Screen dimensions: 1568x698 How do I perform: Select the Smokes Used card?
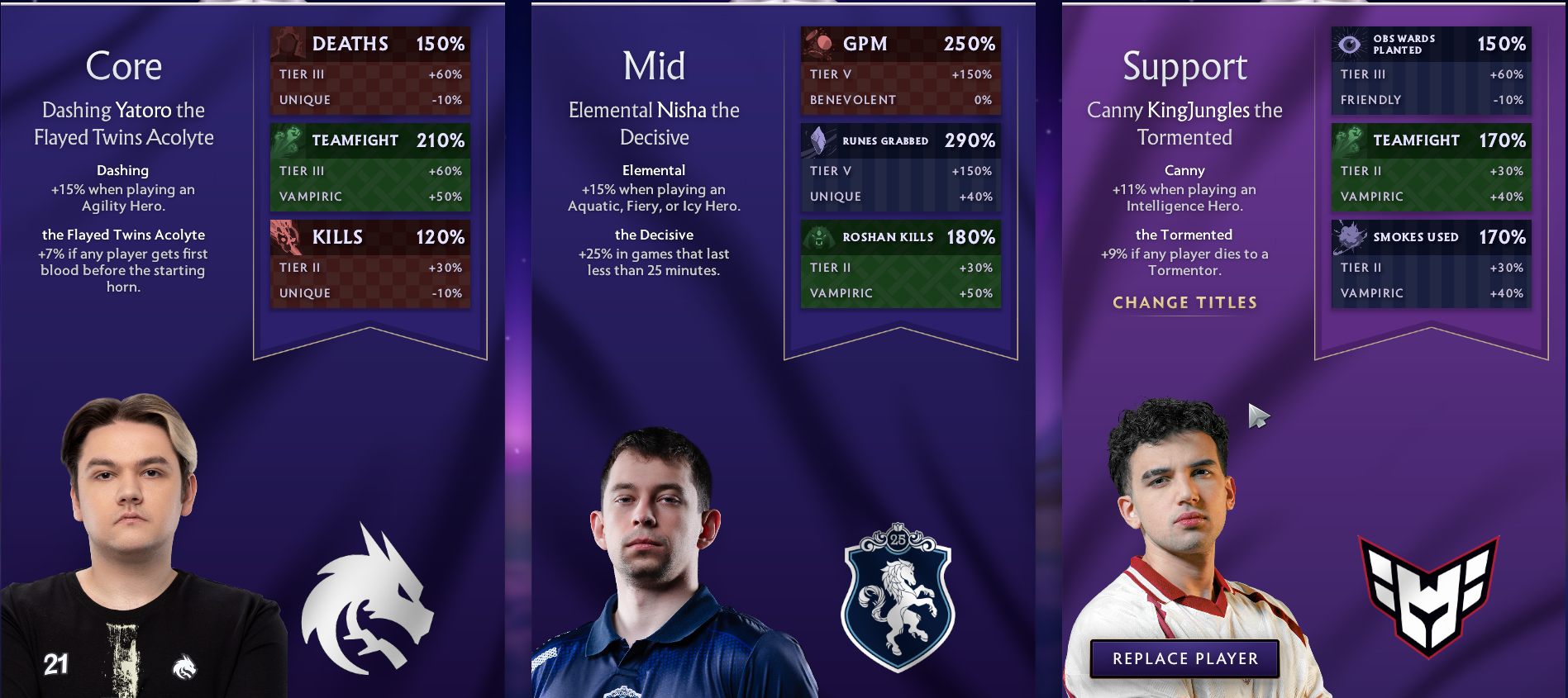click(x=1432, y=264)
